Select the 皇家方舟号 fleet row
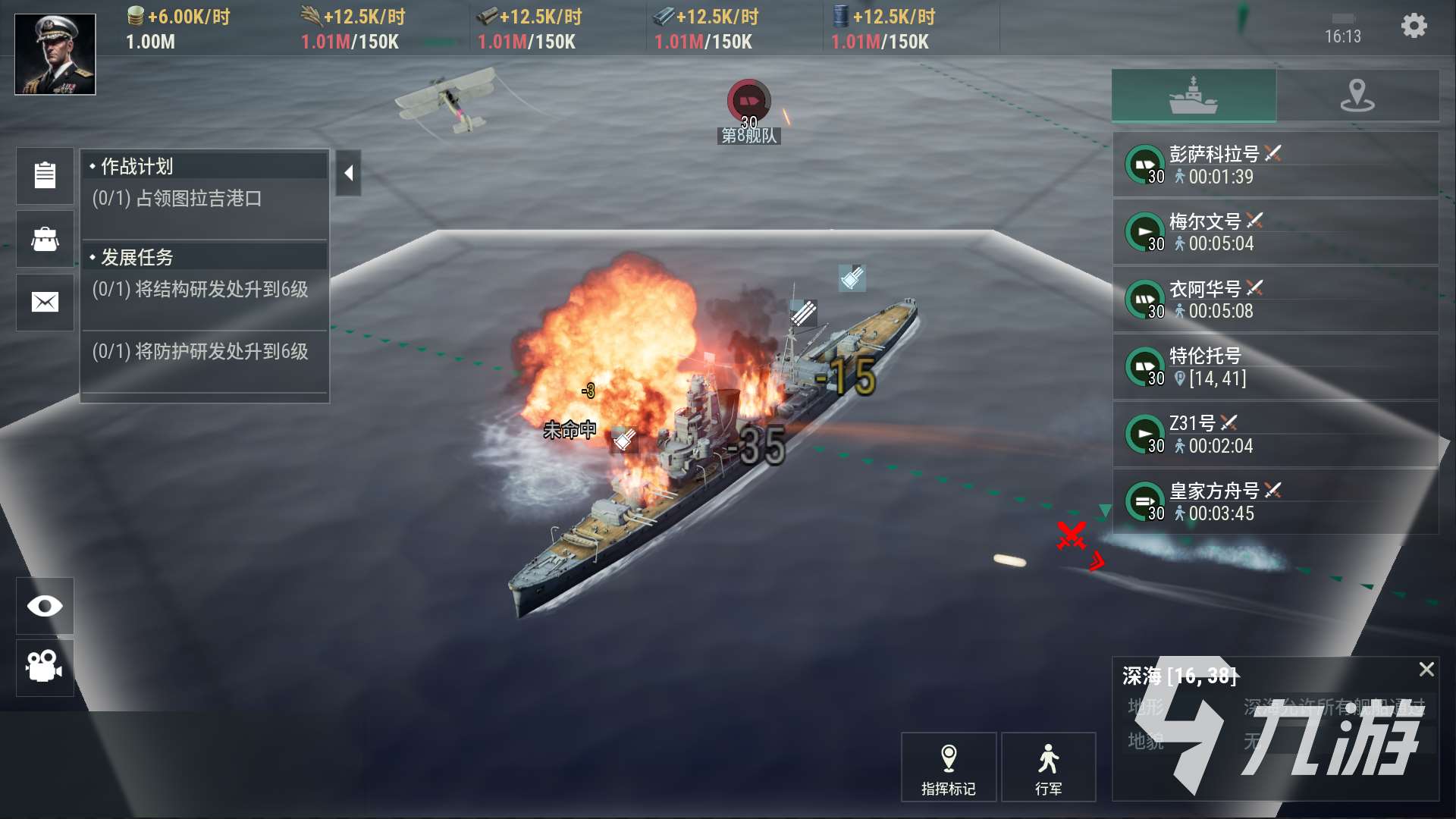This screenshot has width=1456, height=819. (x=1276, y=502)
